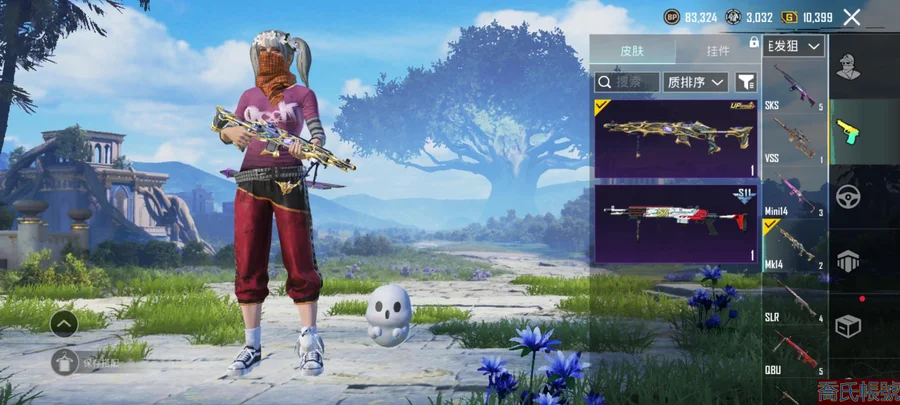
Task: Open the 挂件 charms tab
Action: click(x=717, y=50)
